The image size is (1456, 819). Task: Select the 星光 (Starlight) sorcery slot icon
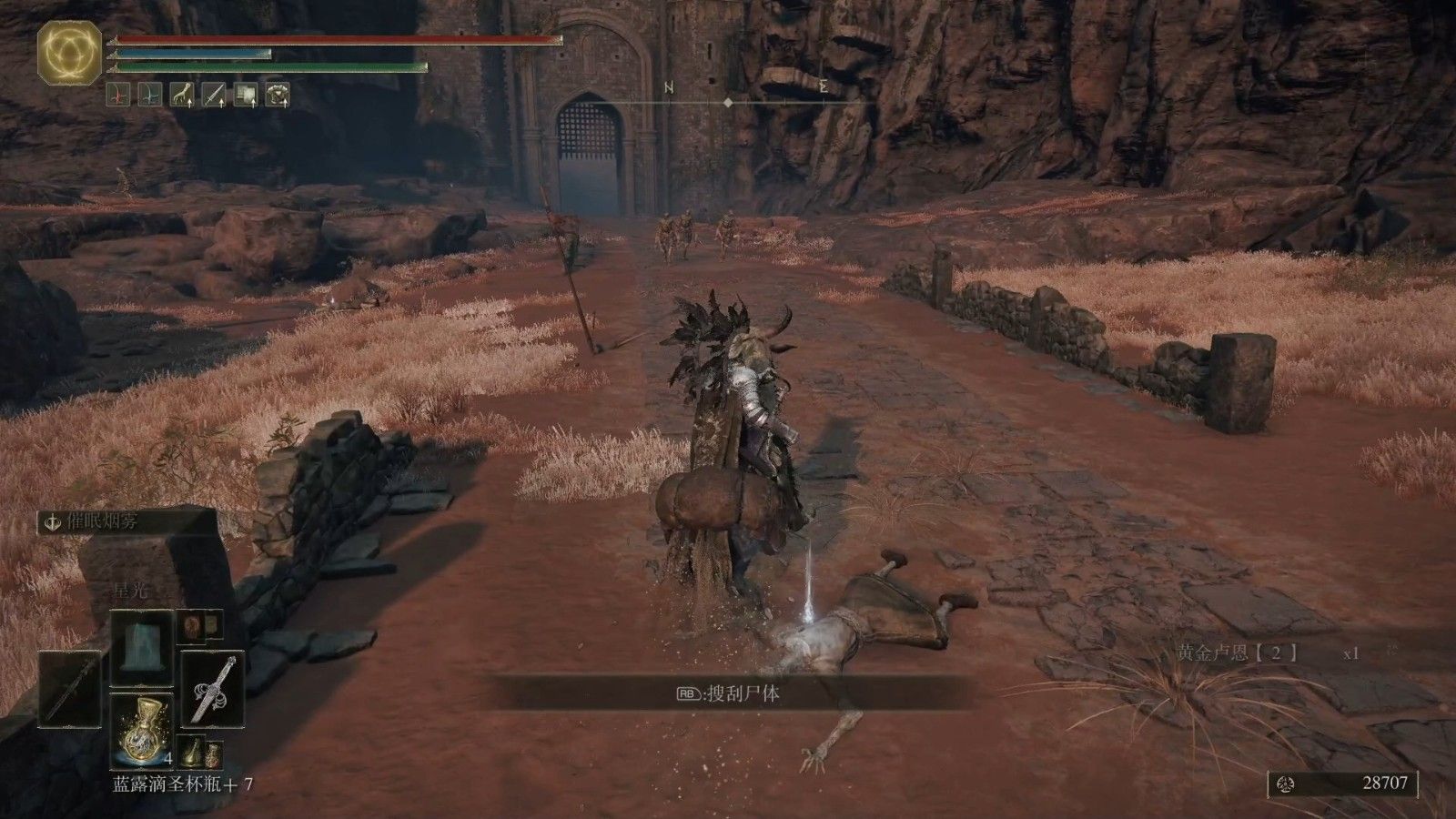click(142, 650)
